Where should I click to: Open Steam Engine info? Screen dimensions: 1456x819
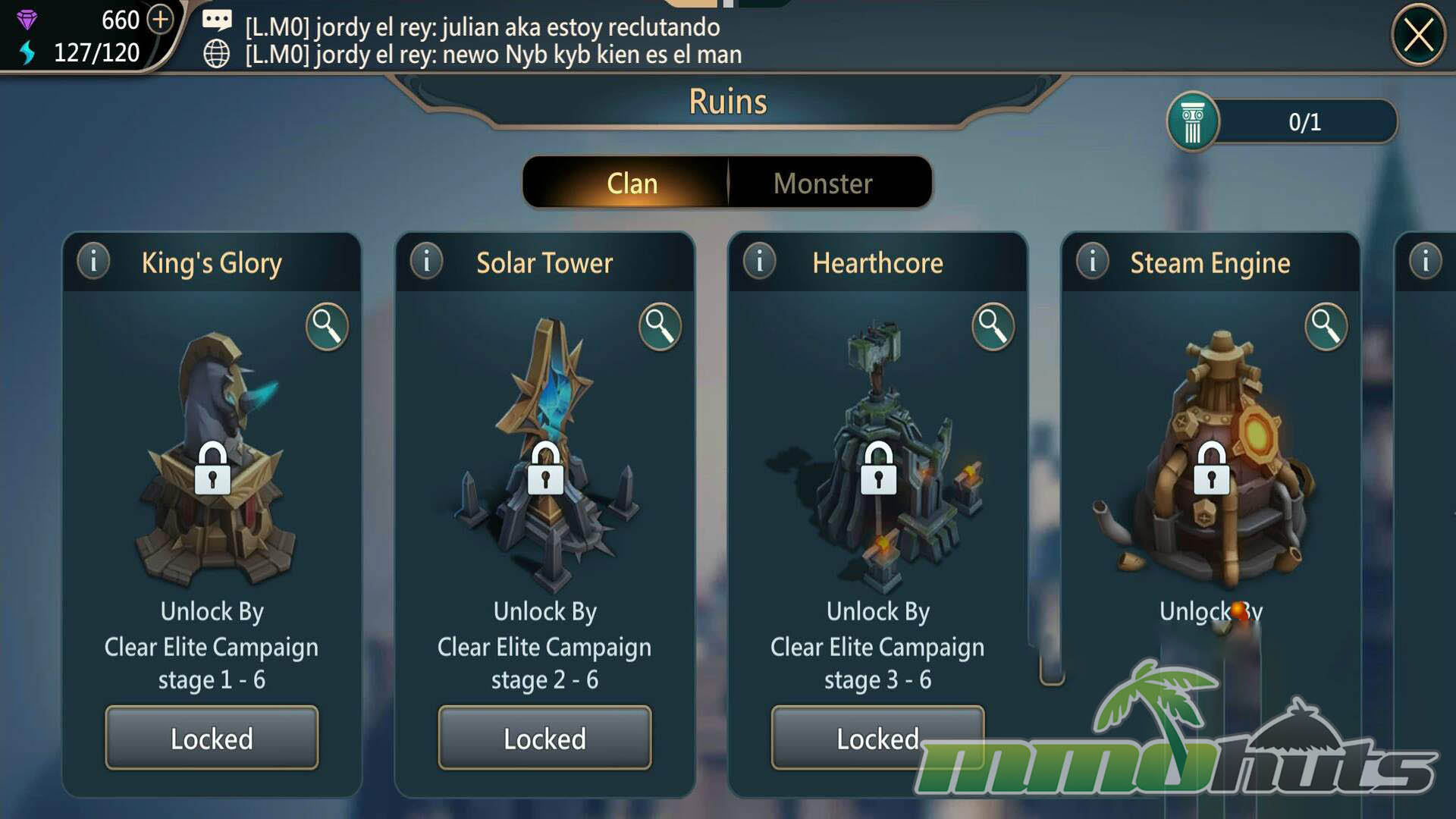(x=1093, y=262)
